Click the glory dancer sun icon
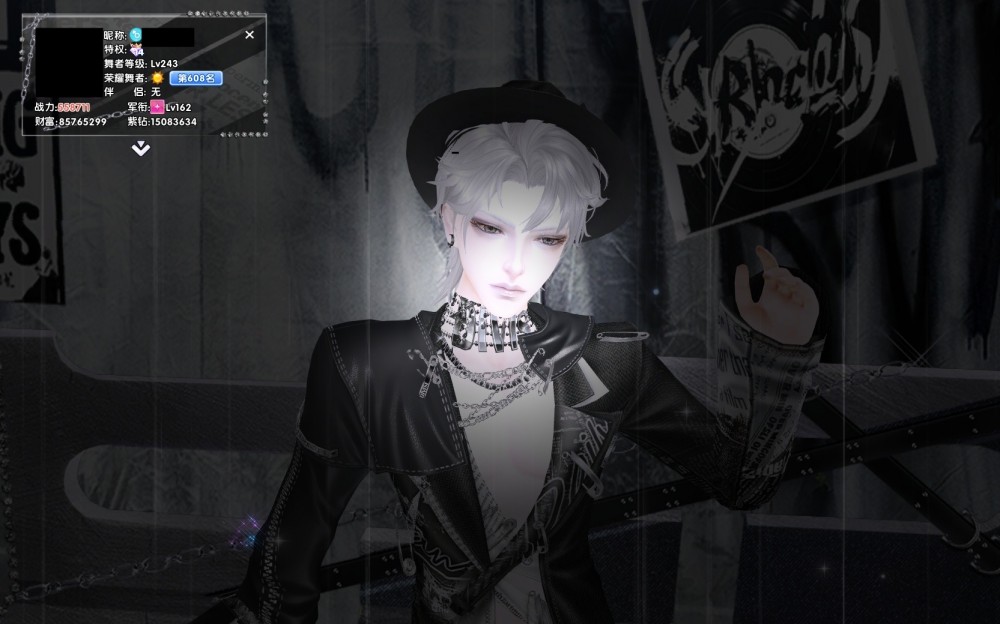1000x624 pixels. click(157, 78)
